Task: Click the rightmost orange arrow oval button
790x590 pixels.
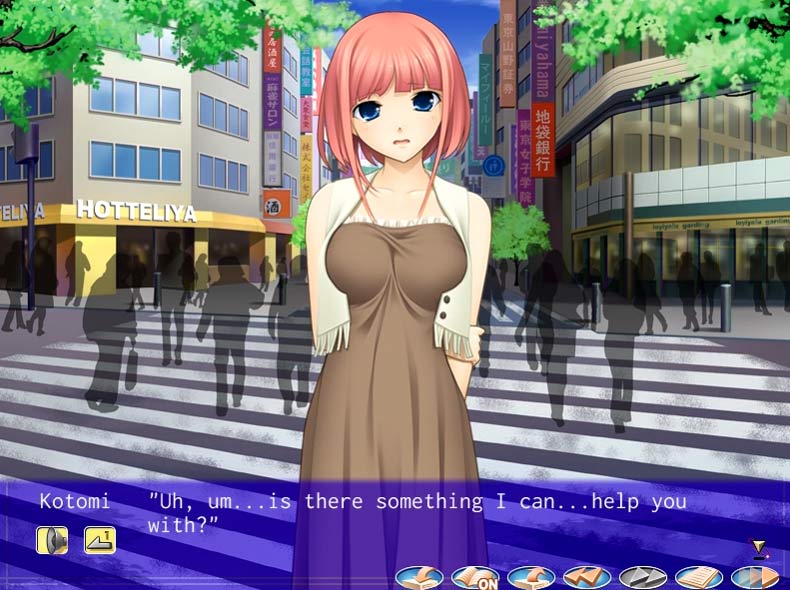Action: coord(755,577)
